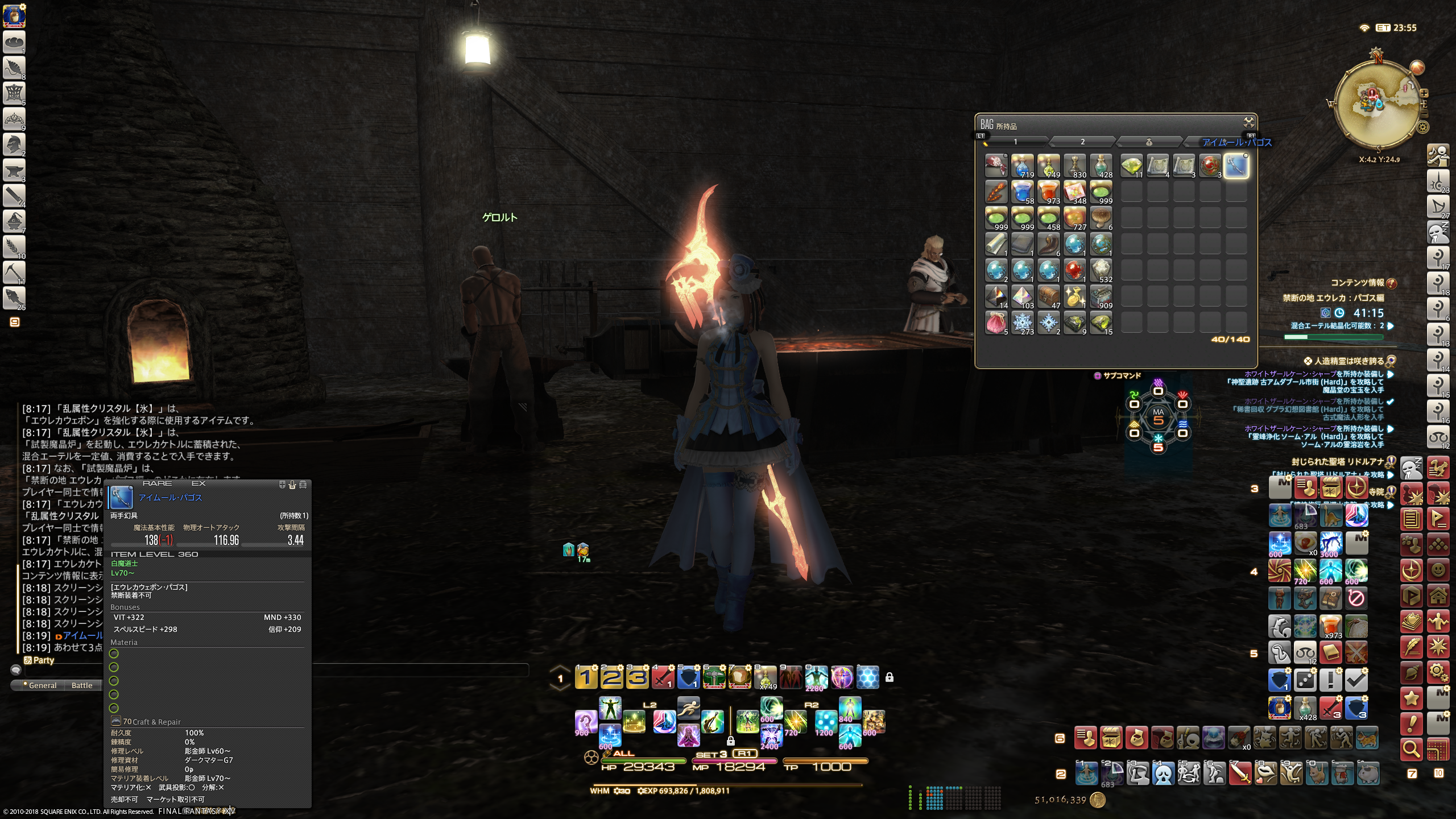Image resolution: width=1456 pixels, height=819 pixels.
Task: Expand the Eureka Pagos content info objective
Action: (x=1390, y=326)
